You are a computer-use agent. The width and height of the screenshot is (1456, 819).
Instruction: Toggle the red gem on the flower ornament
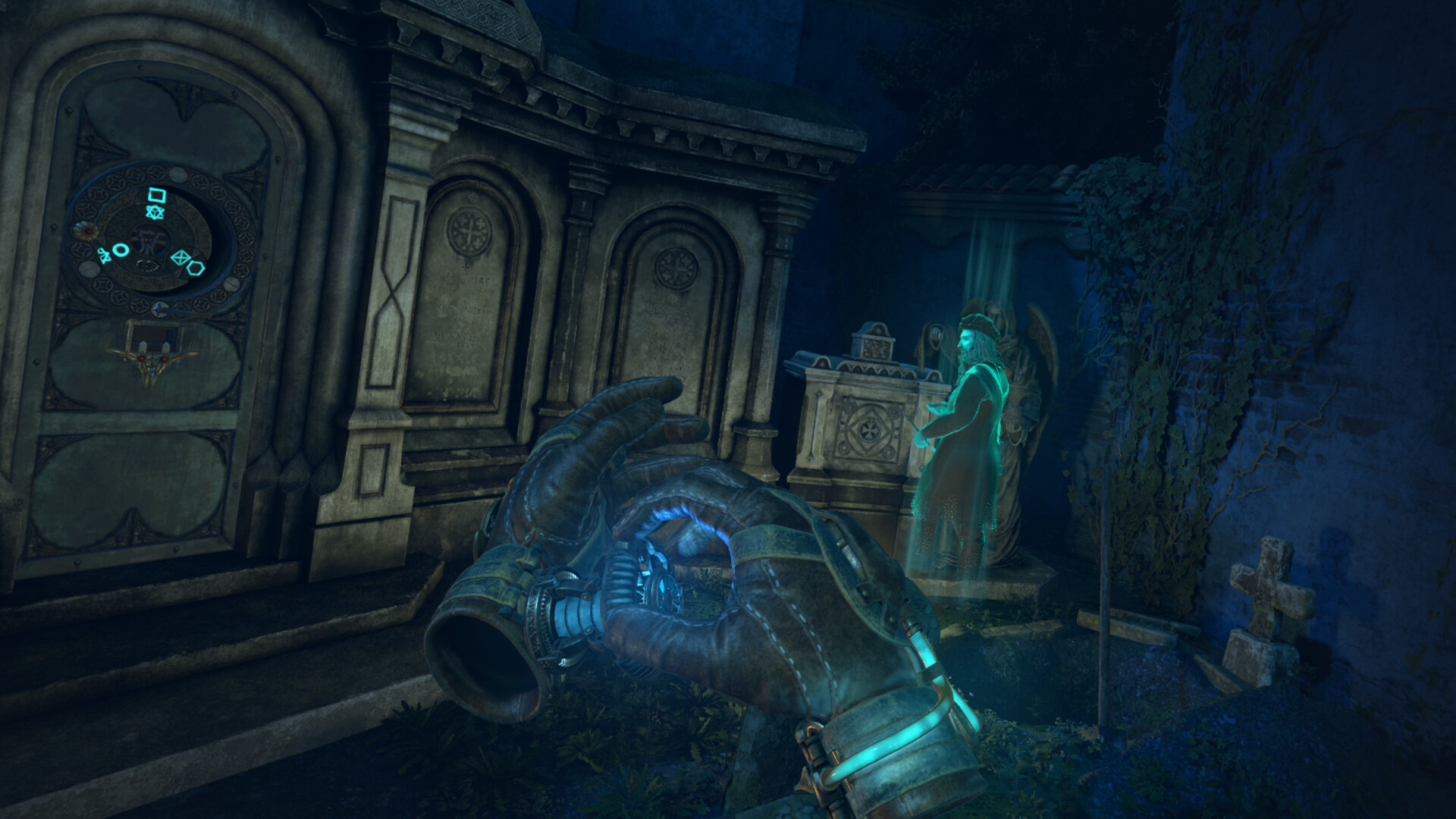[x=87, y=230]
